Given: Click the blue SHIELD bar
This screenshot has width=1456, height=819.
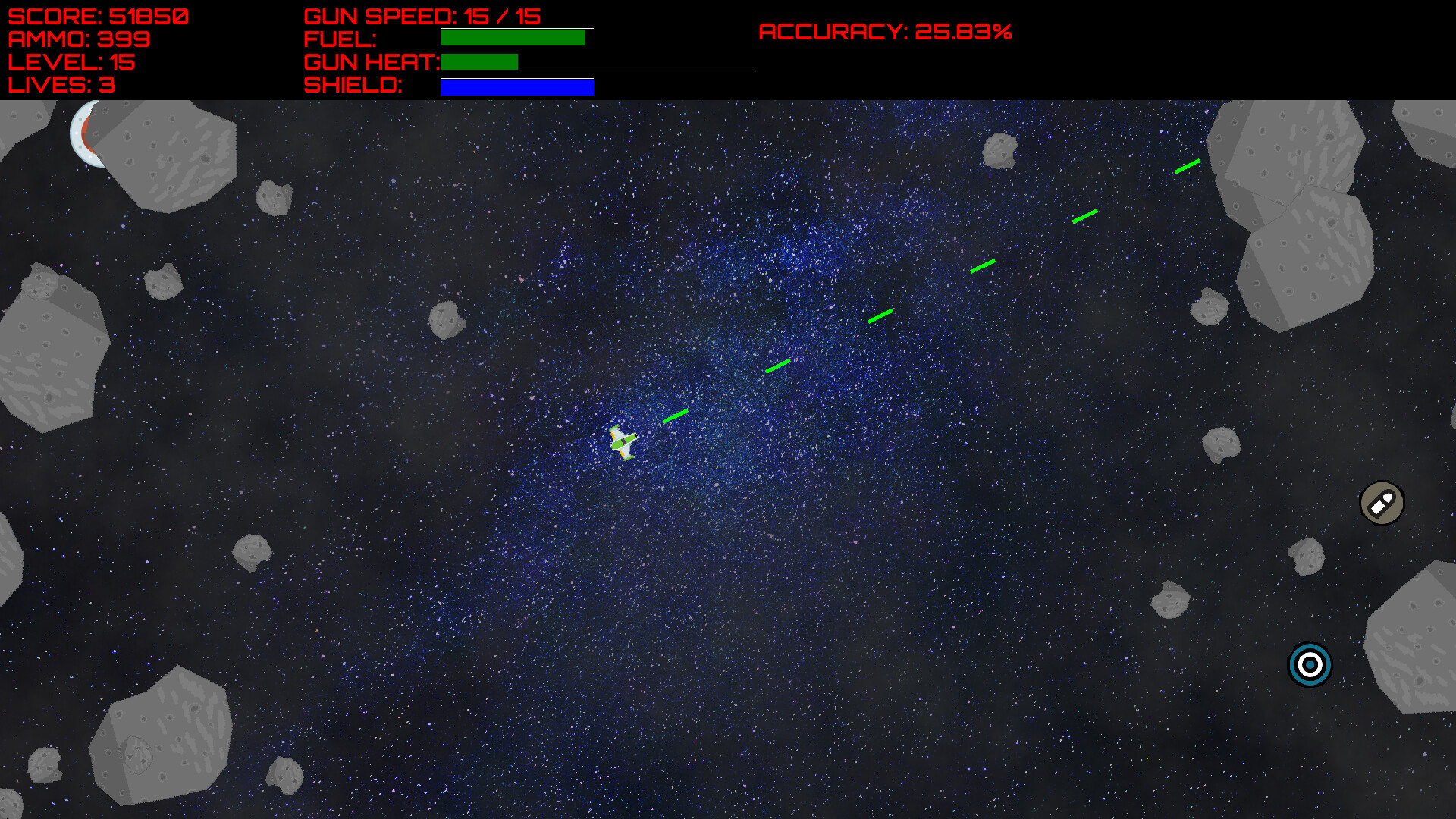Looking at the screenshot, I should 516,86.
